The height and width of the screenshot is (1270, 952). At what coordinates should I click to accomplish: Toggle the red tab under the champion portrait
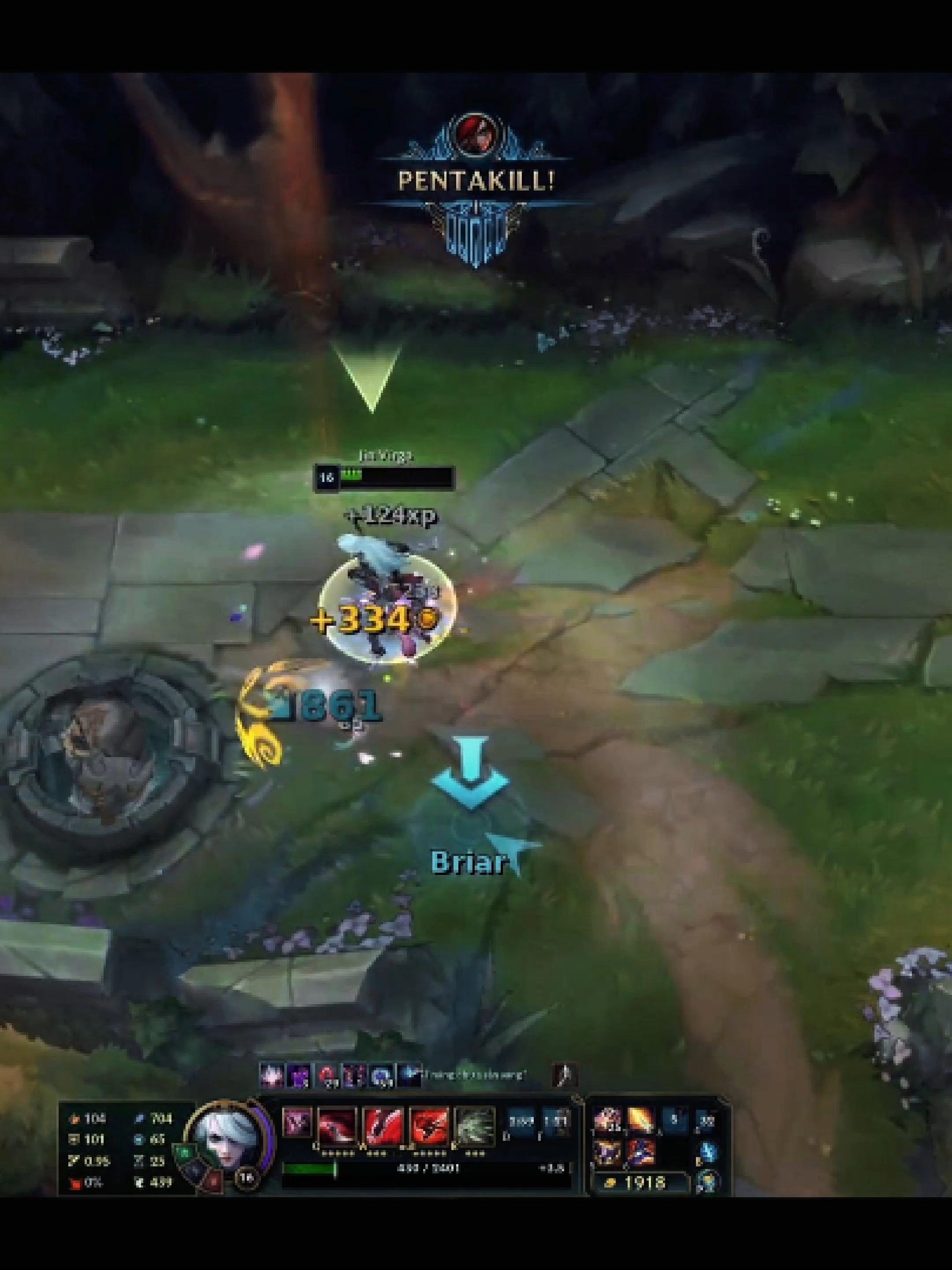214,1181
